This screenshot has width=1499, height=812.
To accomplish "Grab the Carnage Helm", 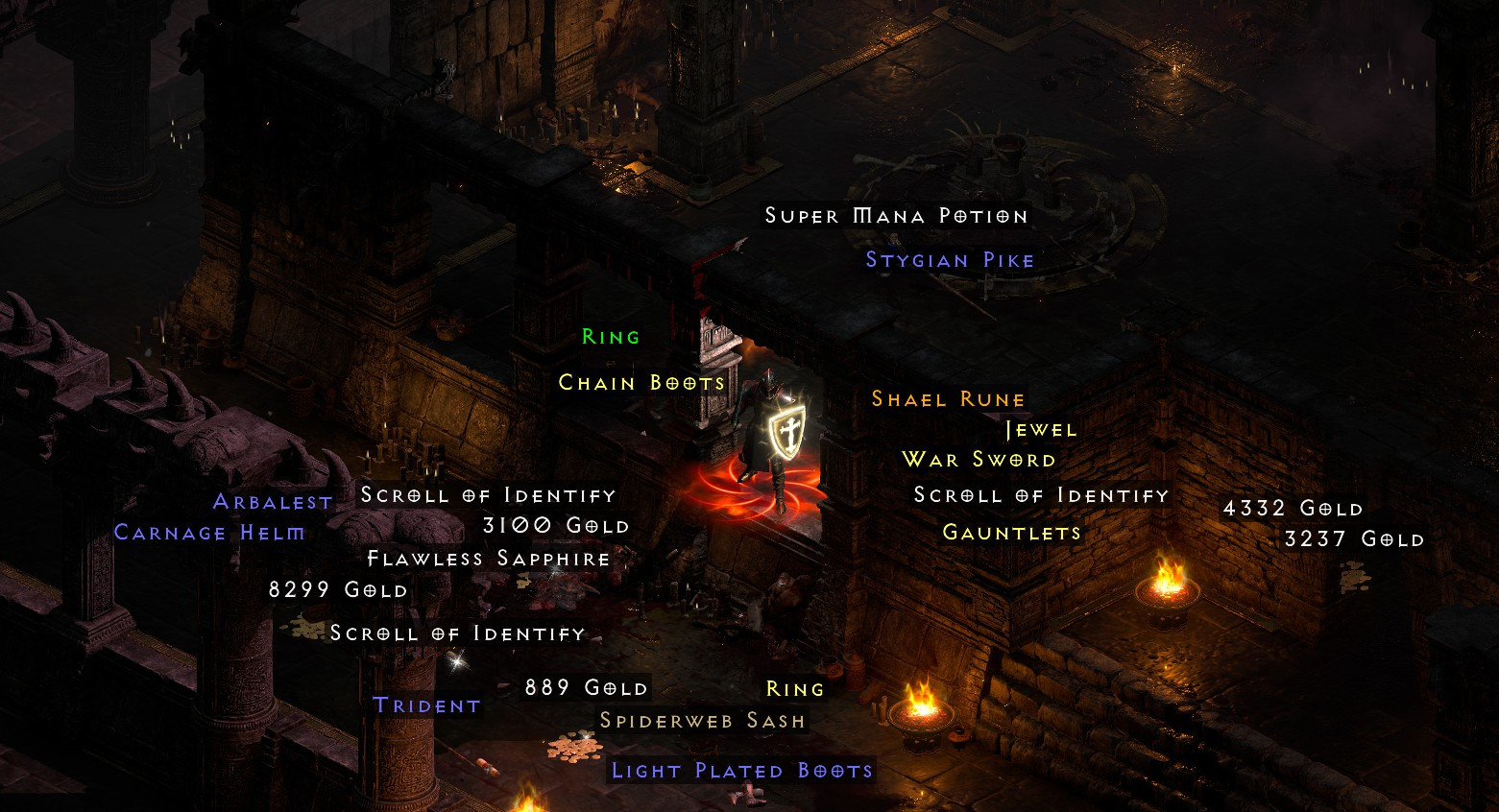I will click(207, 533).
